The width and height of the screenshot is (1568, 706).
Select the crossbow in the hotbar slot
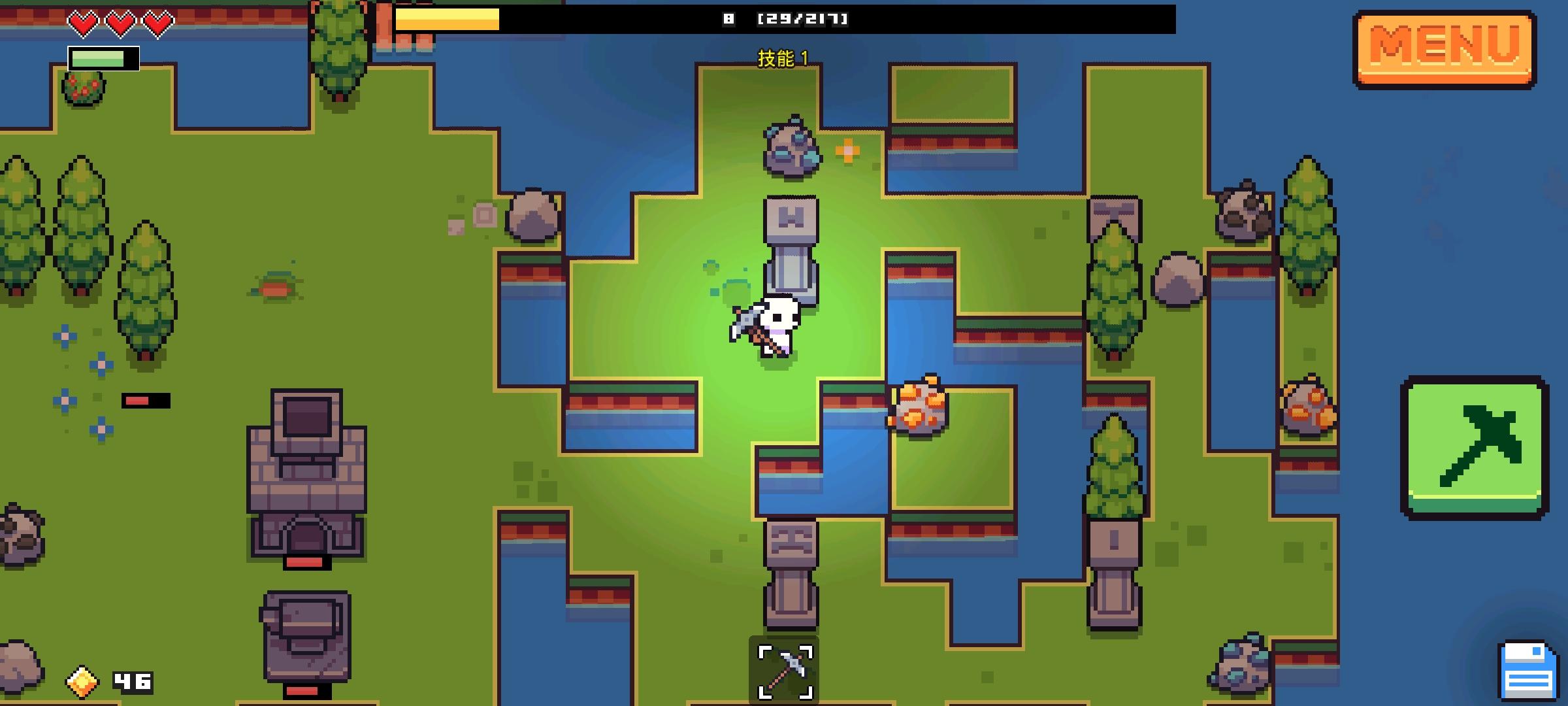(783, 667)
